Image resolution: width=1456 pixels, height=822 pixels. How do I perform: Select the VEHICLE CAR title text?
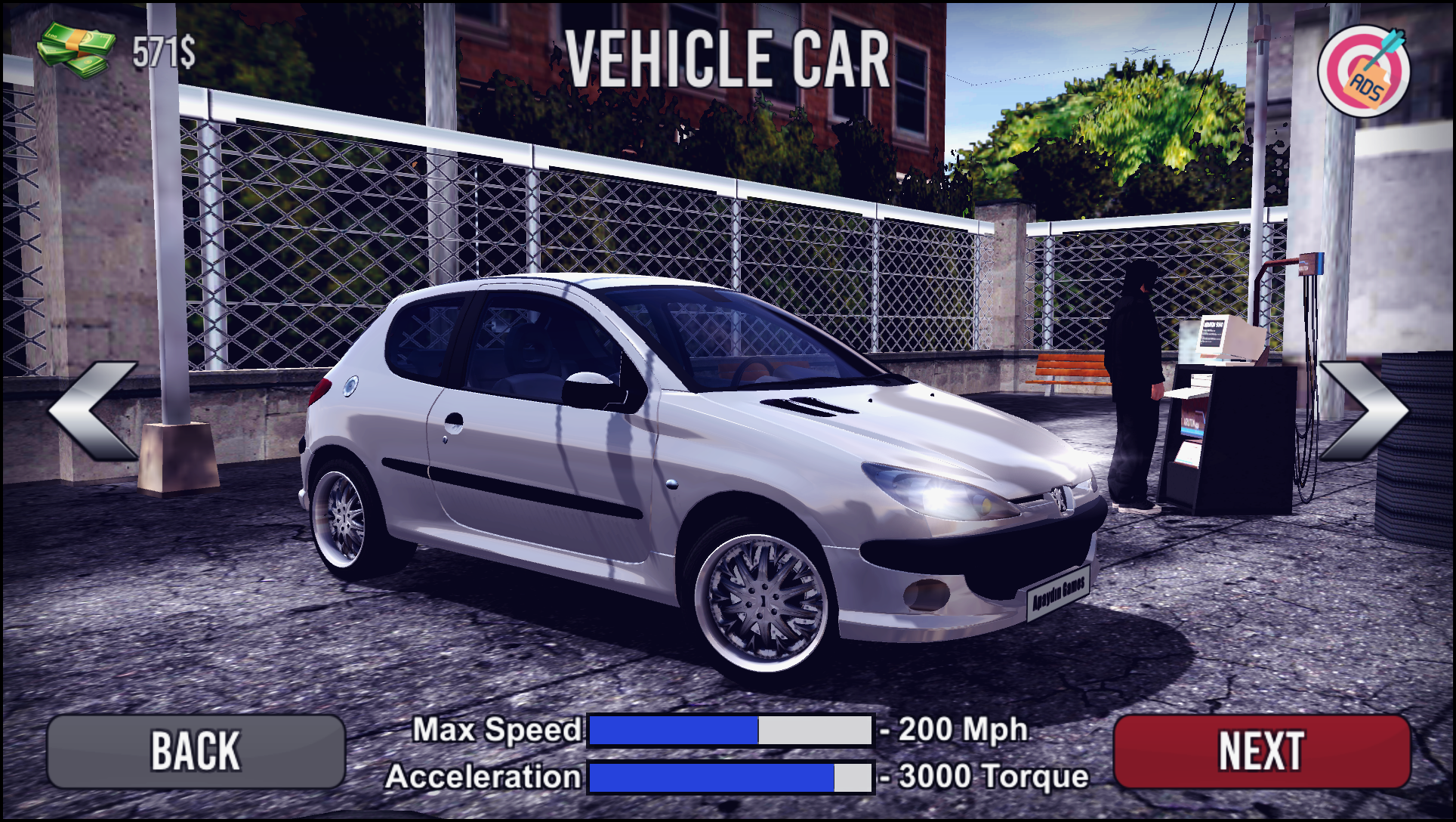click(727, 57)
